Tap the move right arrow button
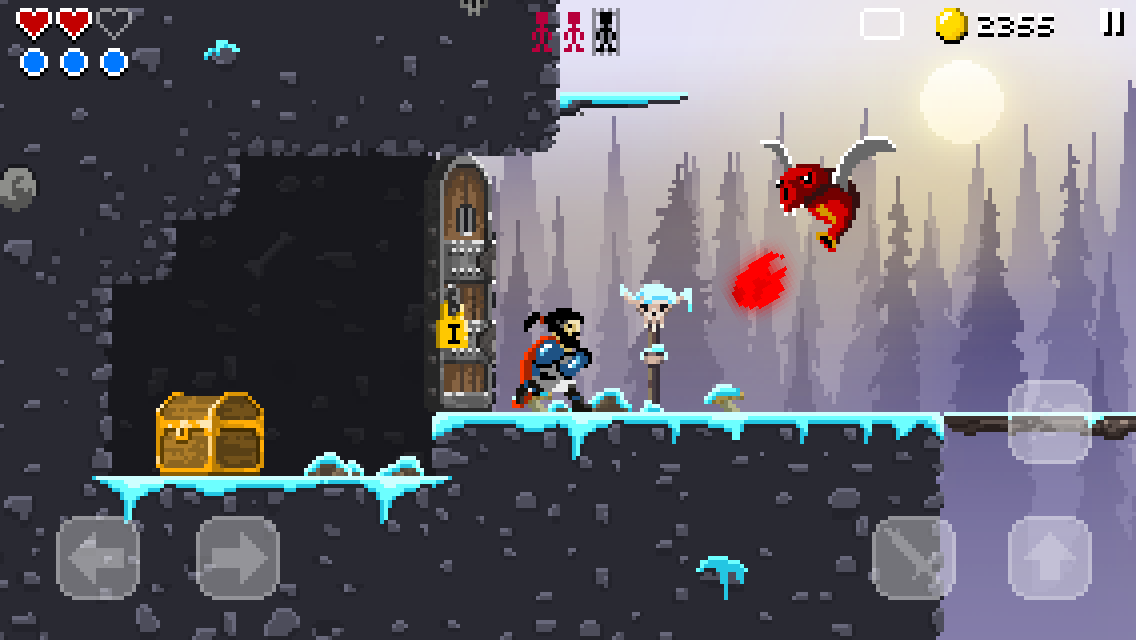This screenshot has width=1136, height=640. tap(238, 558)
